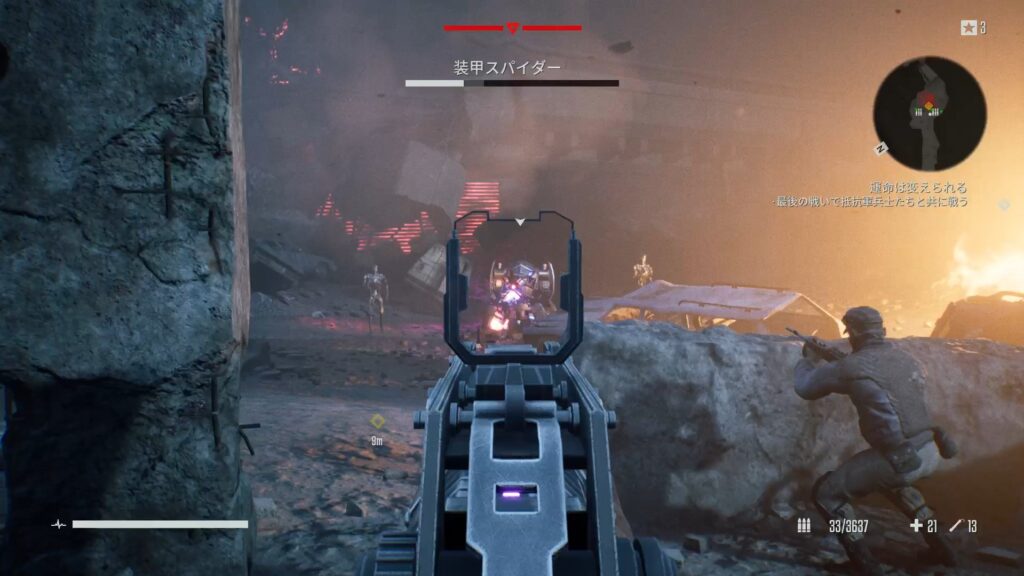Click the medkit plus icon
The height and width of the screenshot is (576, 1024).
[916, 526]
